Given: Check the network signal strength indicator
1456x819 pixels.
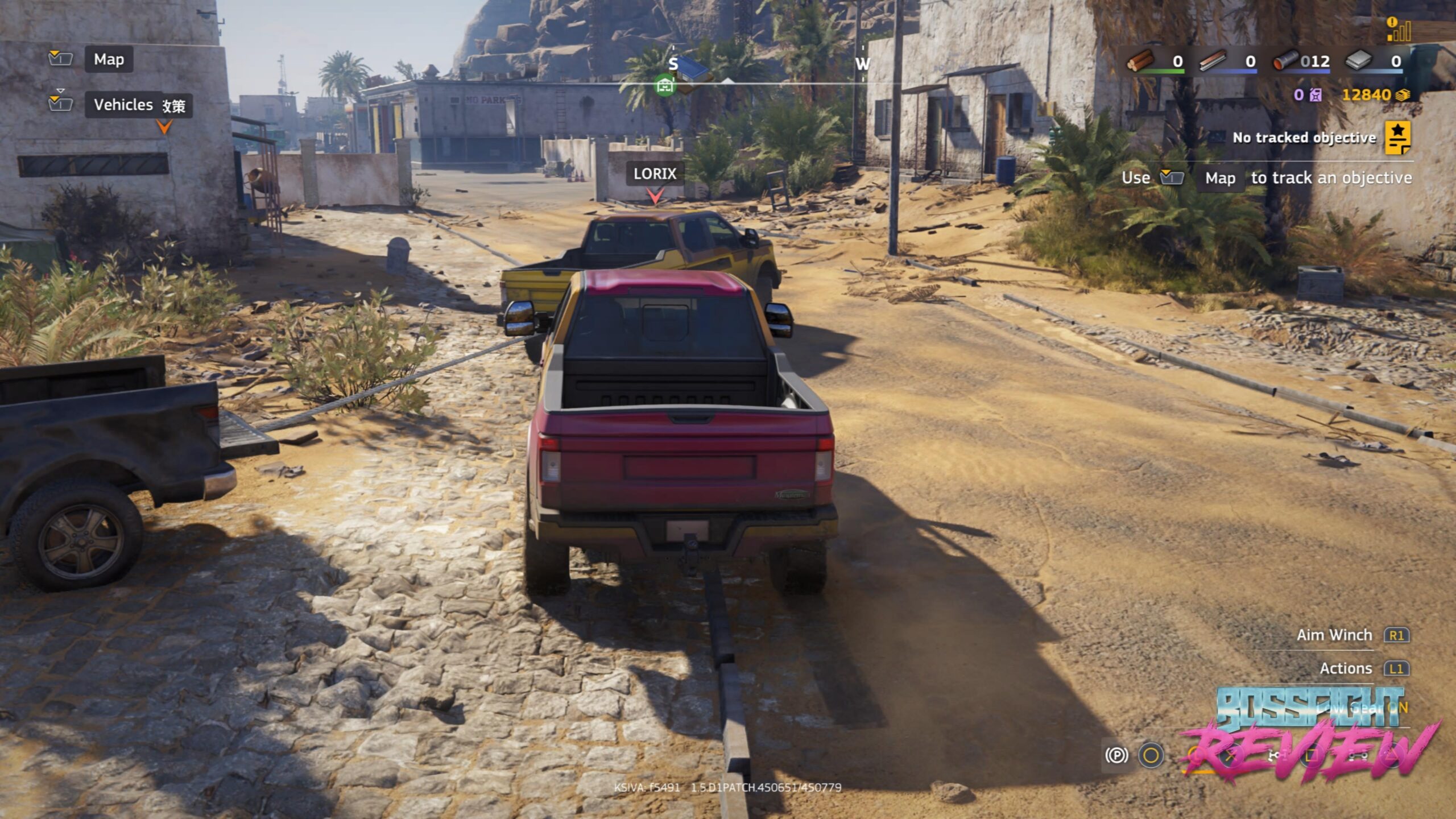Looking at the screenshot, I should tap(1399, 30).
